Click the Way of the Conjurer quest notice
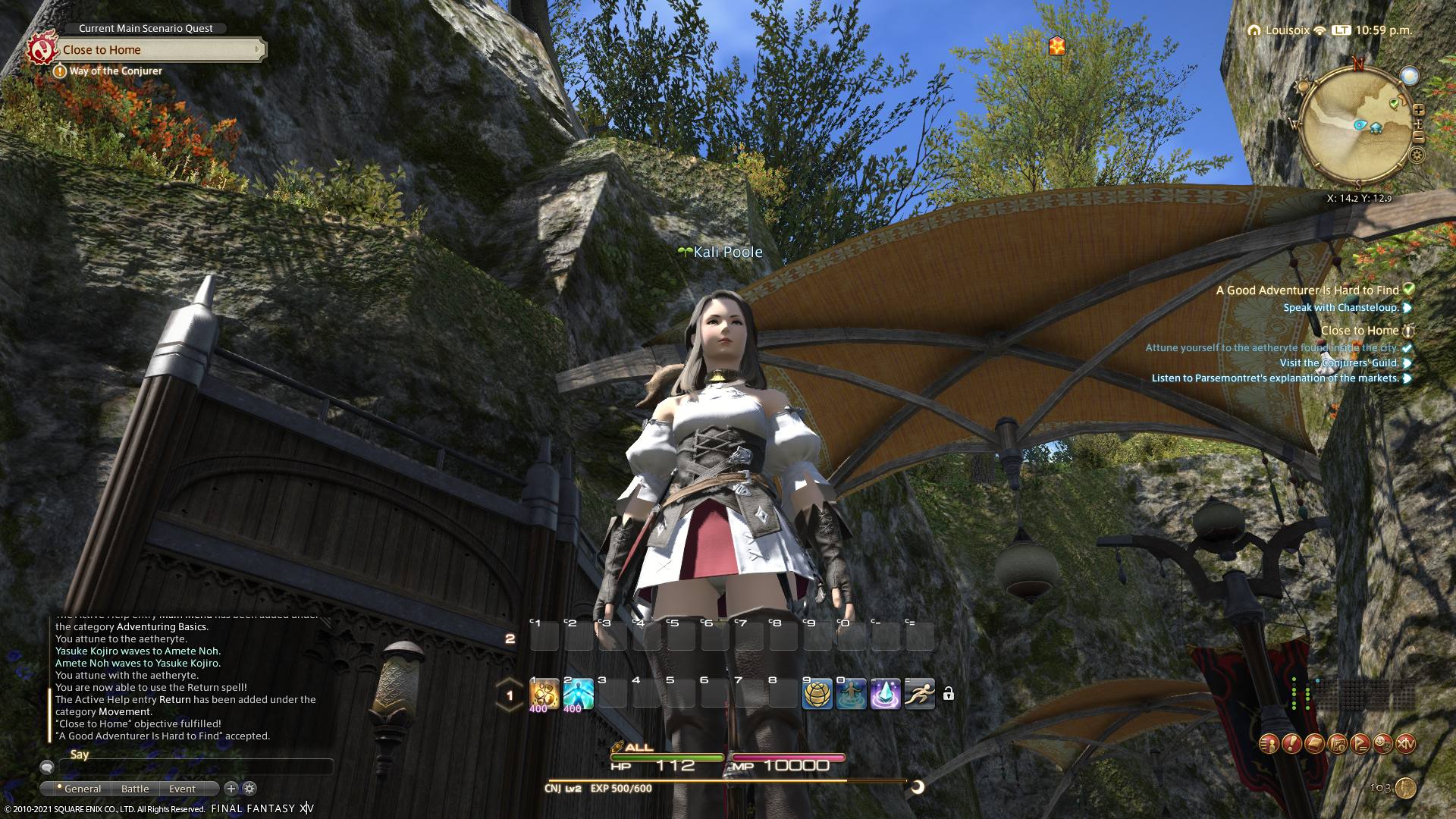1456x819 pixels. click(x=115, y=71)
